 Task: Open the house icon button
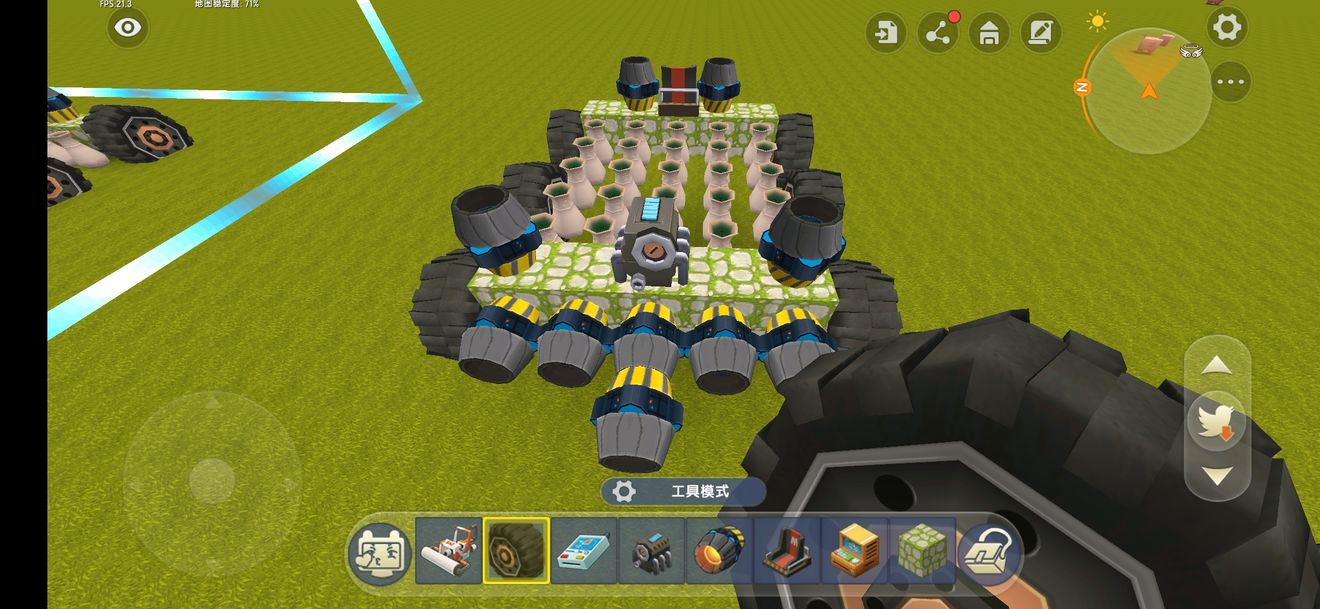(989, 33)
